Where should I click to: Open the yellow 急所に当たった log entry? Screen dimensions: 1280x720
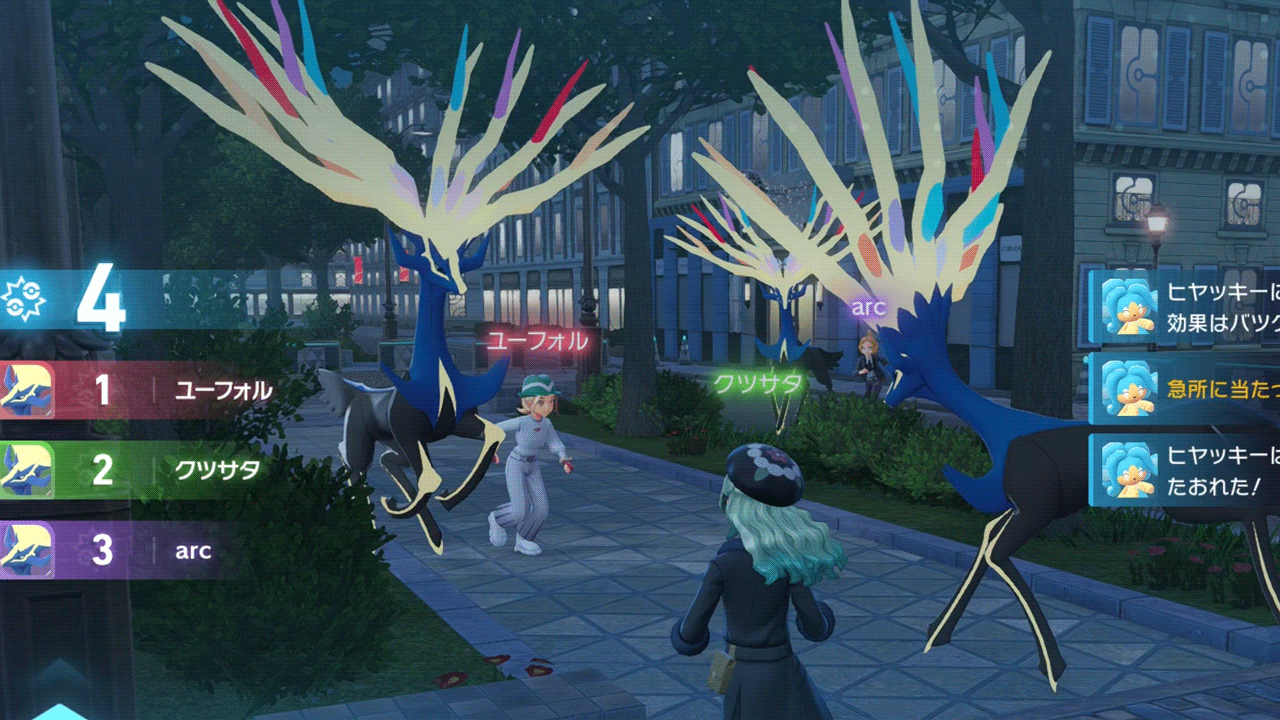pos(1185,389)
